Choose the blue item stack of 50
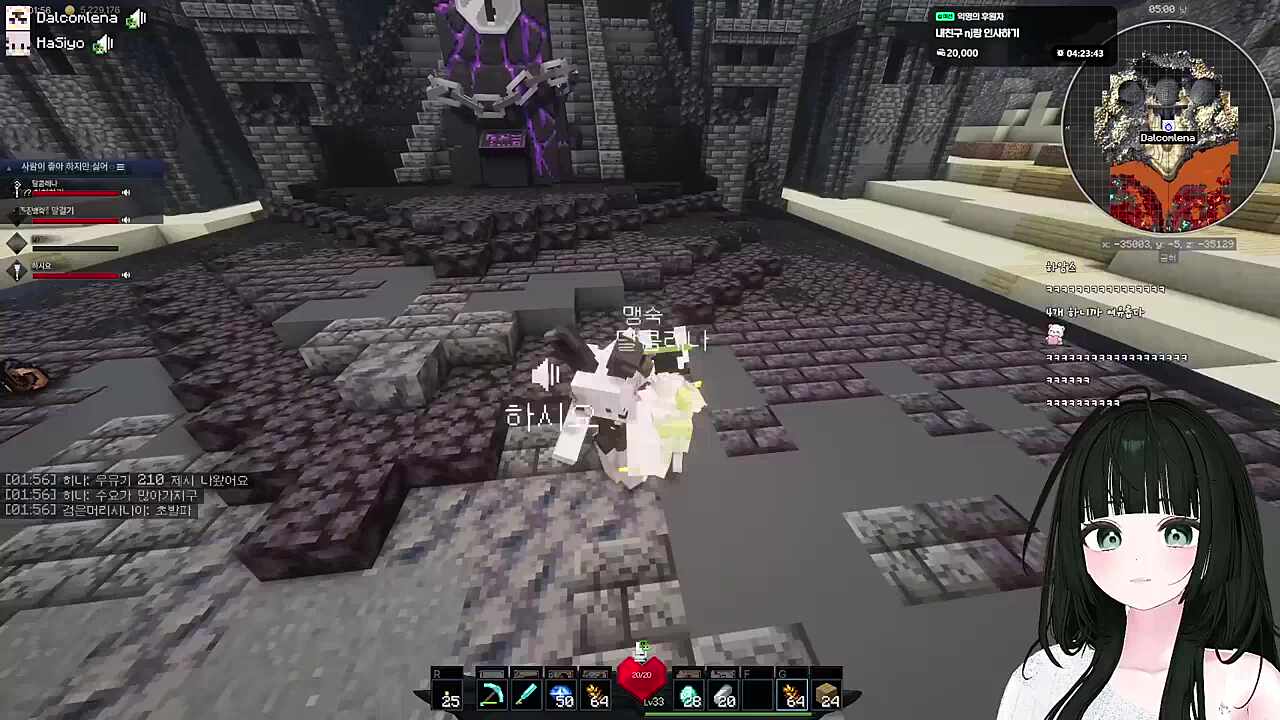The width and height of the screenshot is (1280, 720). tap(562, 693)
